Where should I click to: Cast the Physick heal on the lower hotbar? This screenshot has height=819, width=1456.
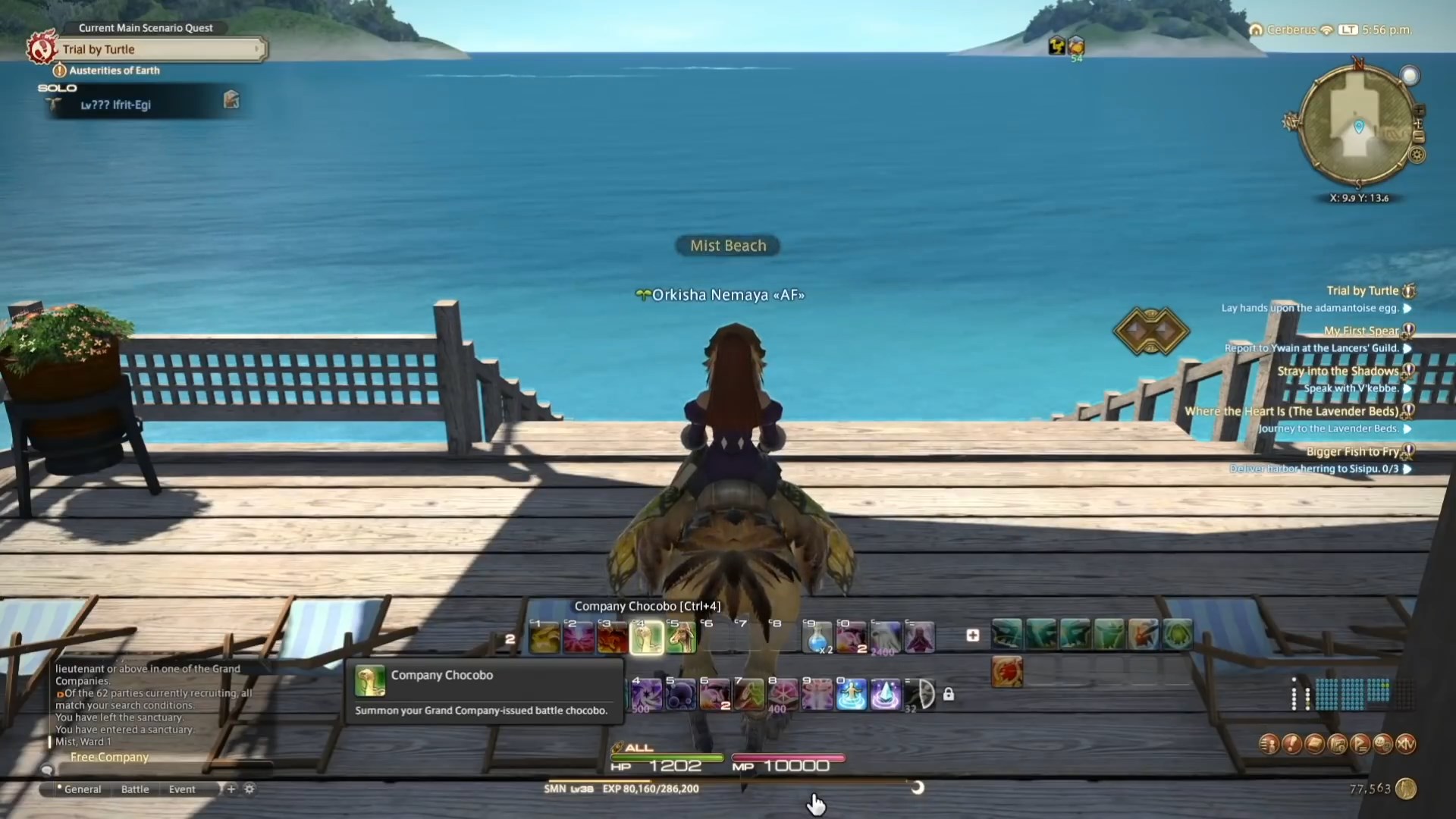tap(852, 694)
